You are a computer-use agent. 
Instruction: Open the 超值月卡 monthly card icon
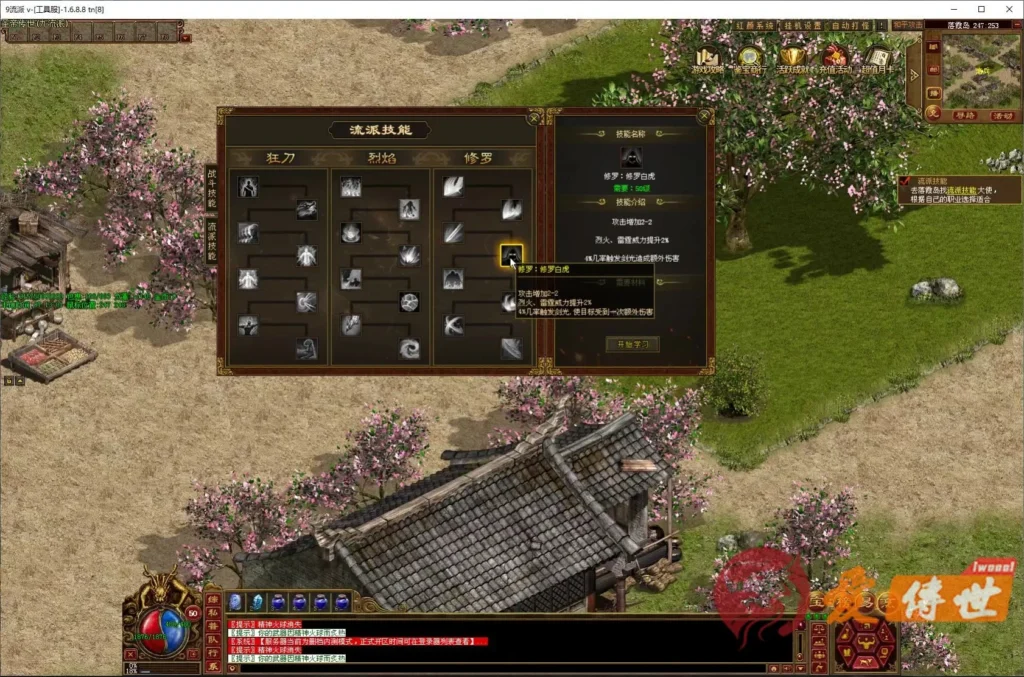point(877,59)
